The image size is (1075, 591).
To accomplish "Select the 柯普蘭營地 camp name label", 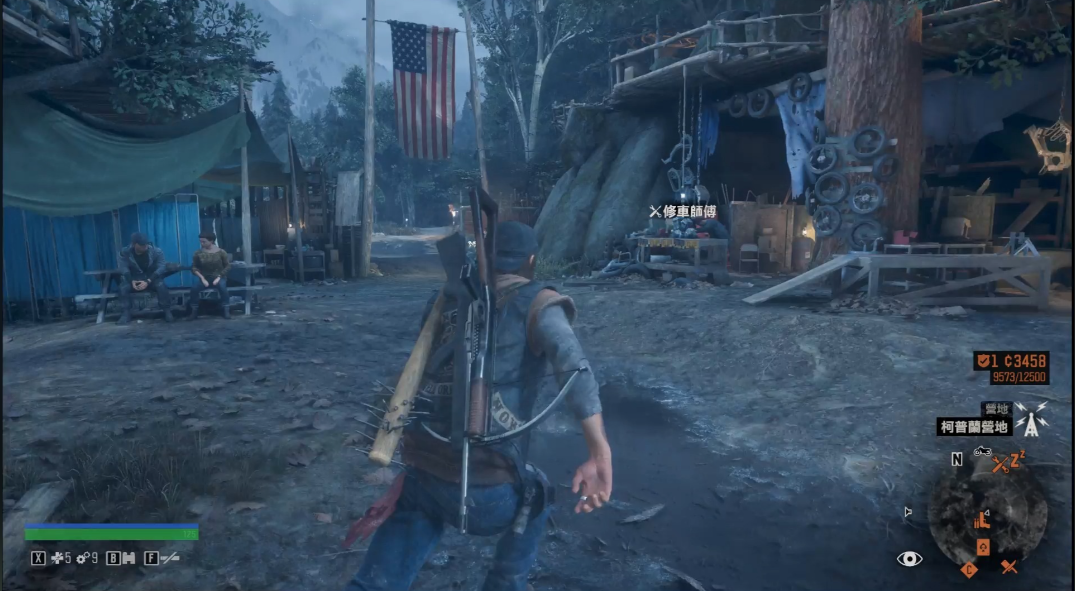I will pyautogui.click(x=974, y=427).
